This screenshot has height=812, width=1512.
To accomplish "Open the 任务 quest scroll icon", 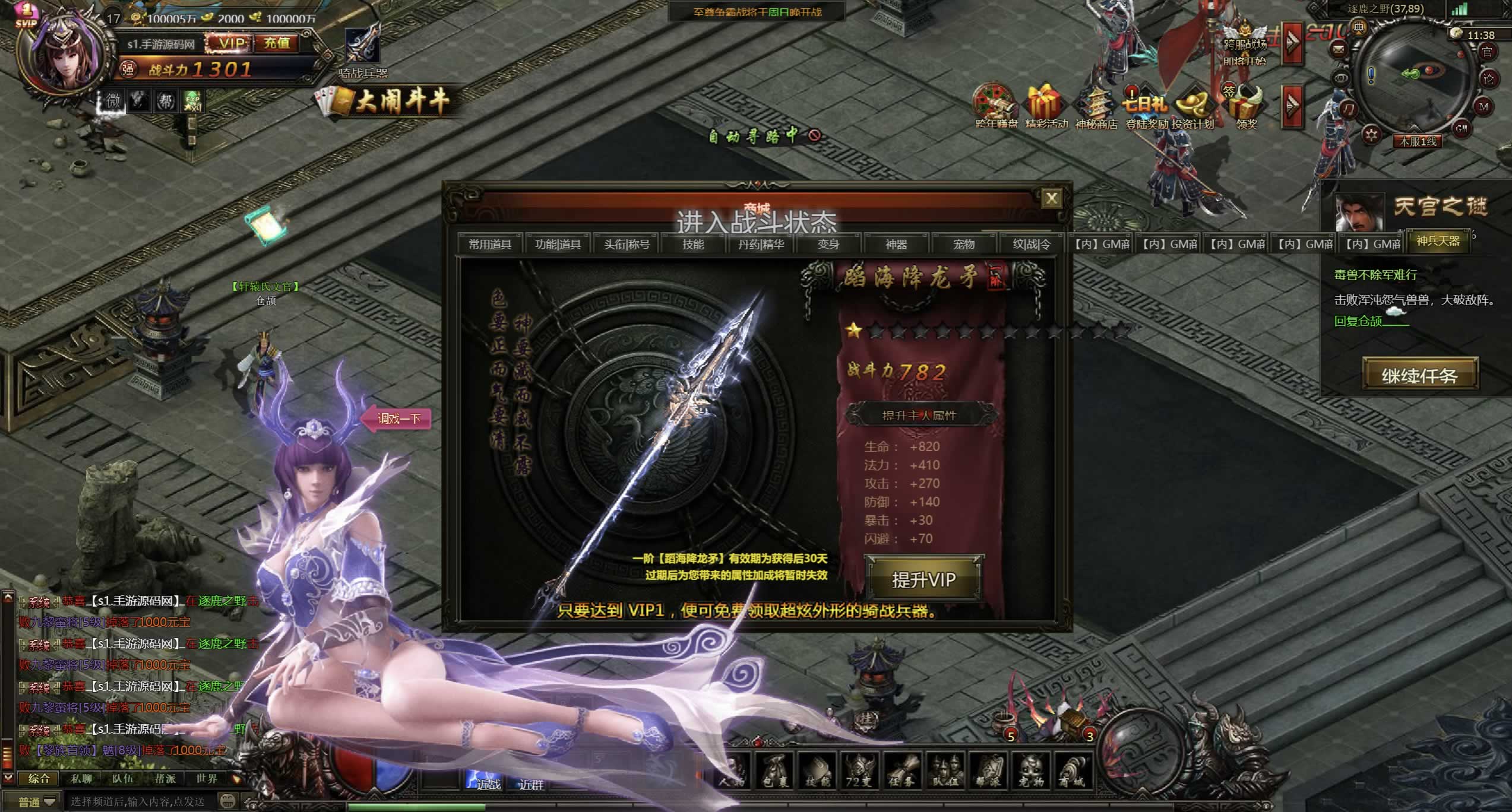I will point(902,770).
